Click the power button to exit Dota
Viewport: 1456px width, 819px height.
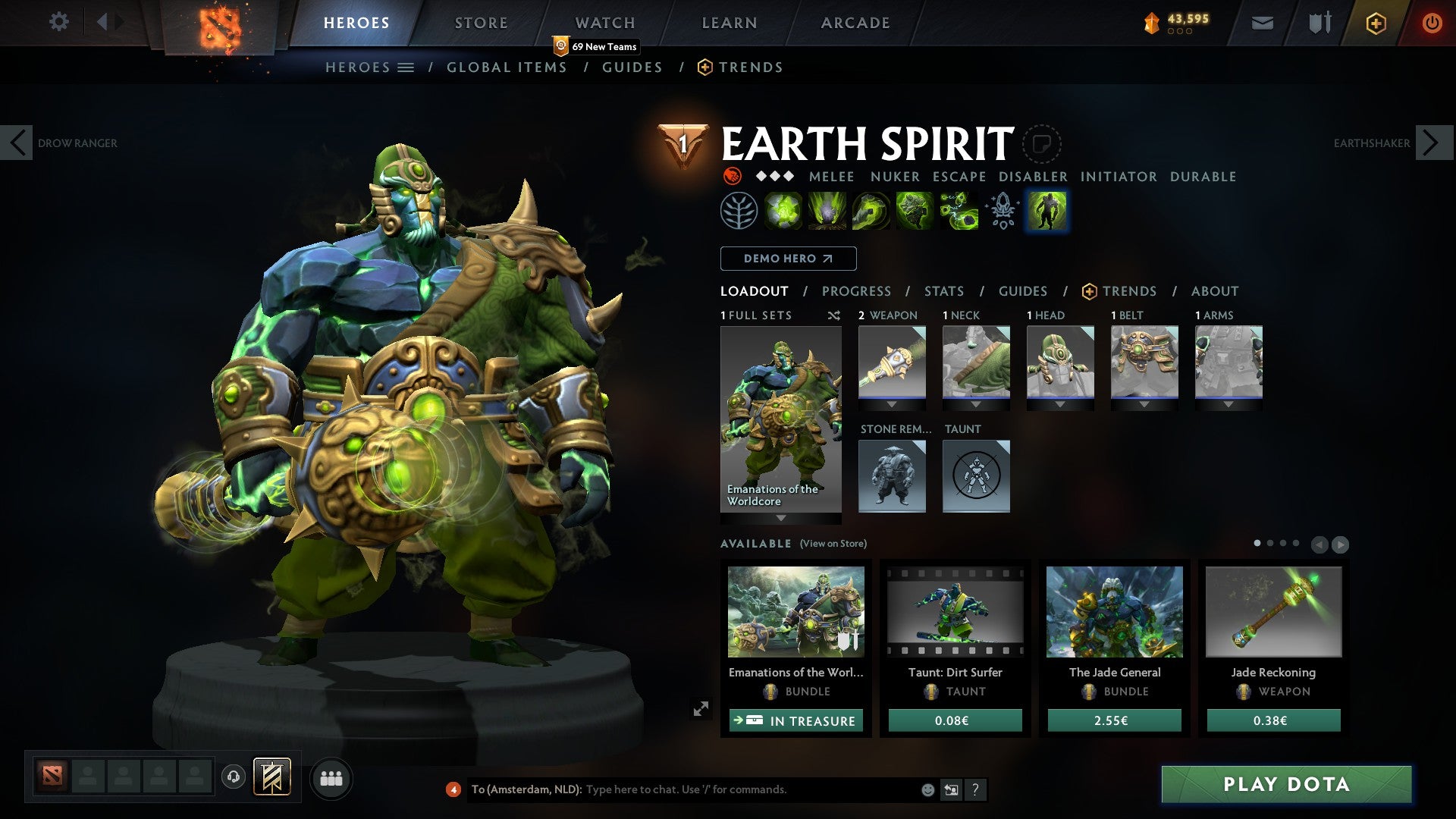tap(1432, 23)
